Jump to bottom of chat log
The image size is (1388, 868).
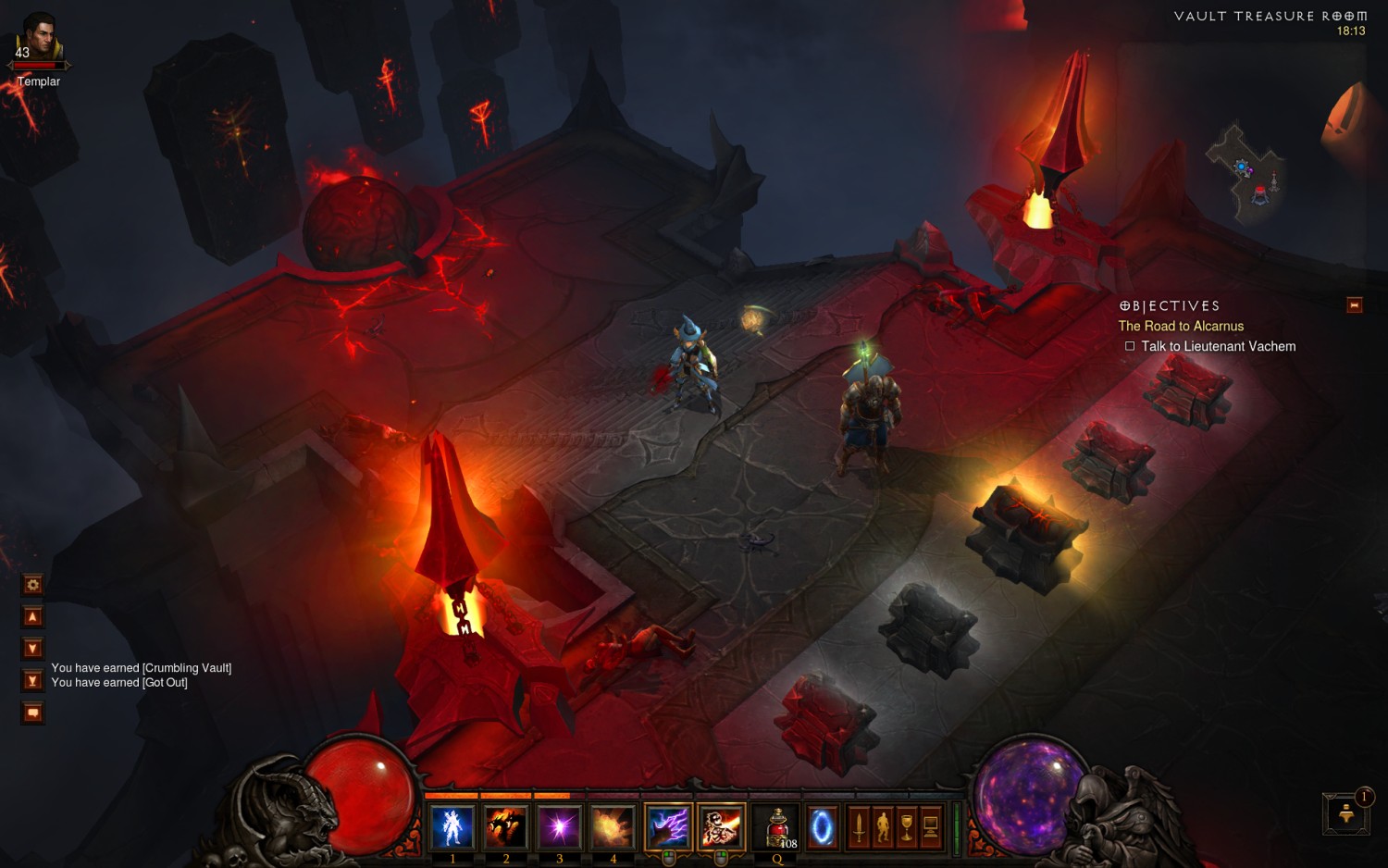[32, 681]
